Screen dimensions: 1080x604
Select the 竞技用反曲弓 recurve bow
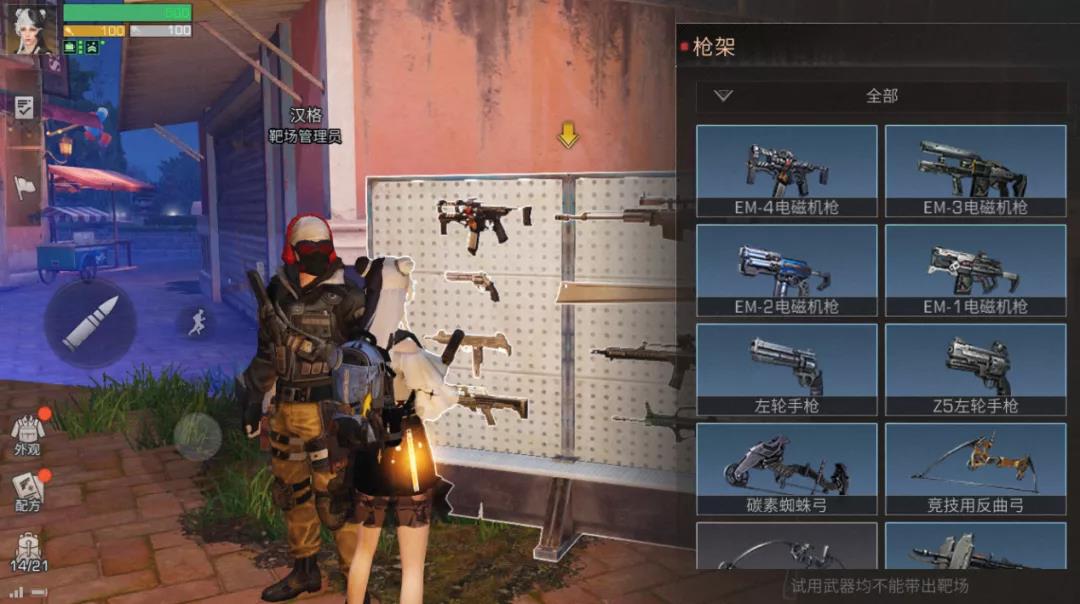click(x=975, y=468)
